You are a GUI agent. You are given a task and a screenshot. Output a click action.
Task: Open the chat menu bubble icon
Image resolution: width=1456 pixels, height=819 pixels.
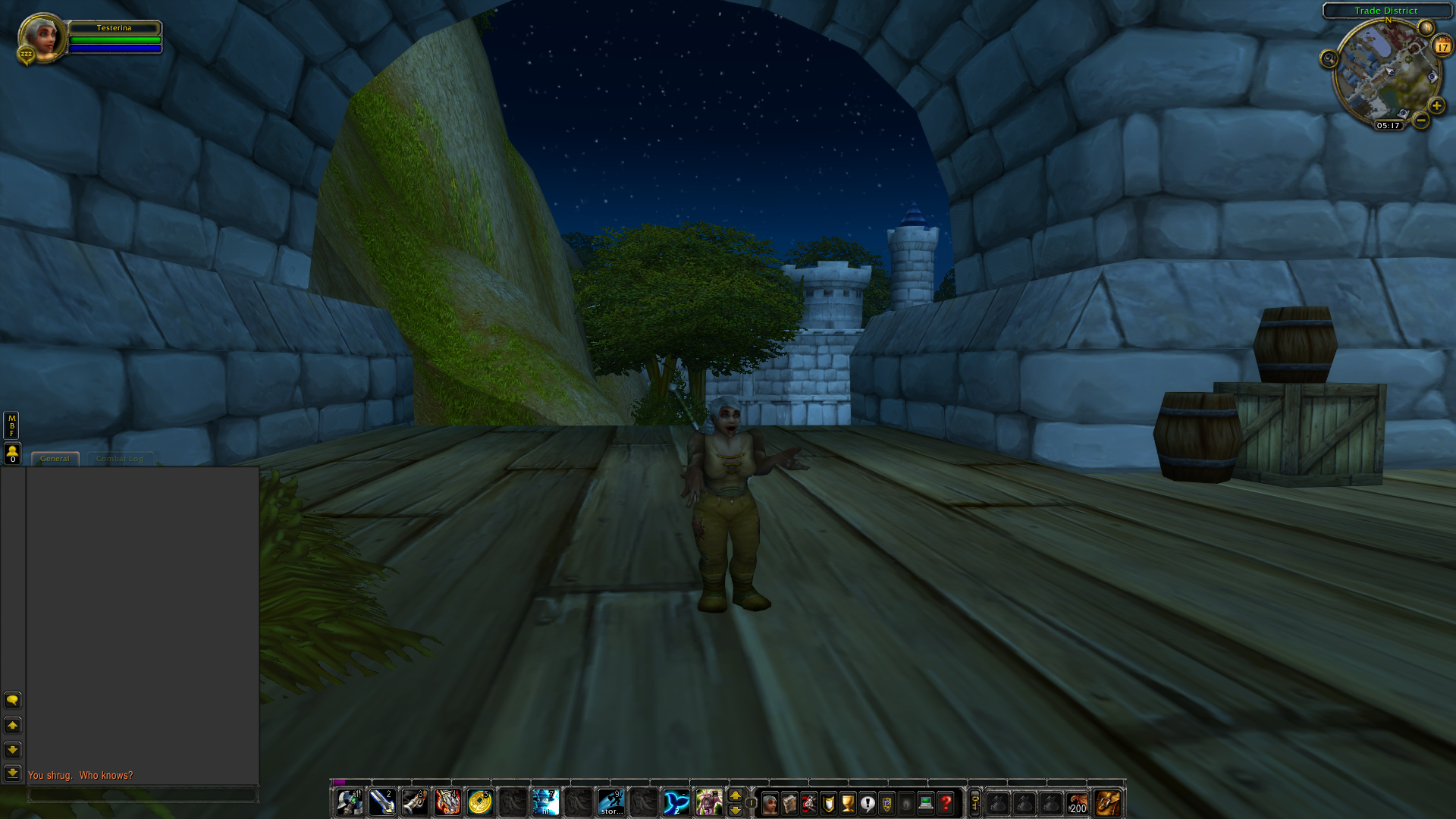click(12, 700)
